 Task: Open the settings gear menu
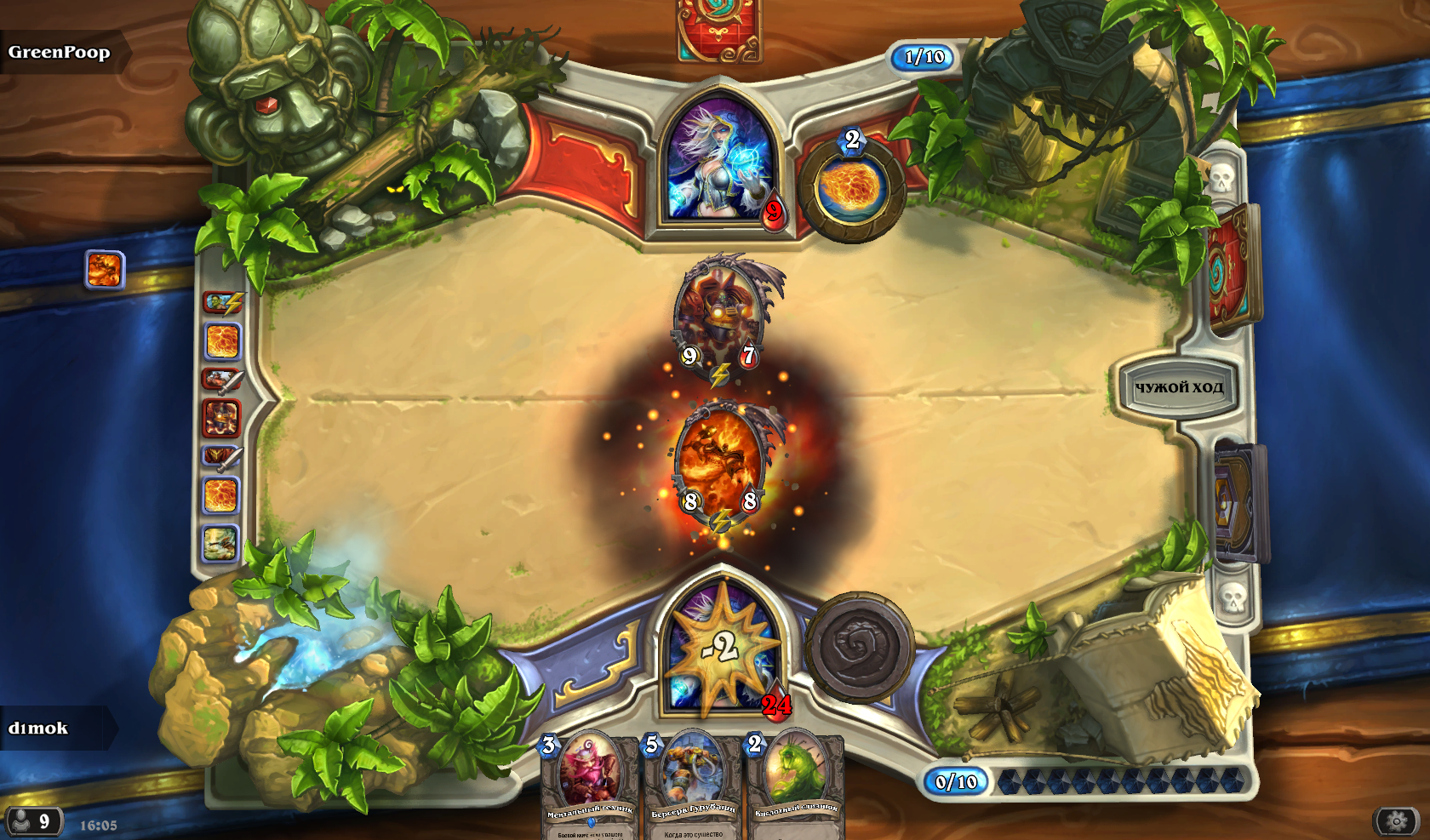tap(1396, 820)
